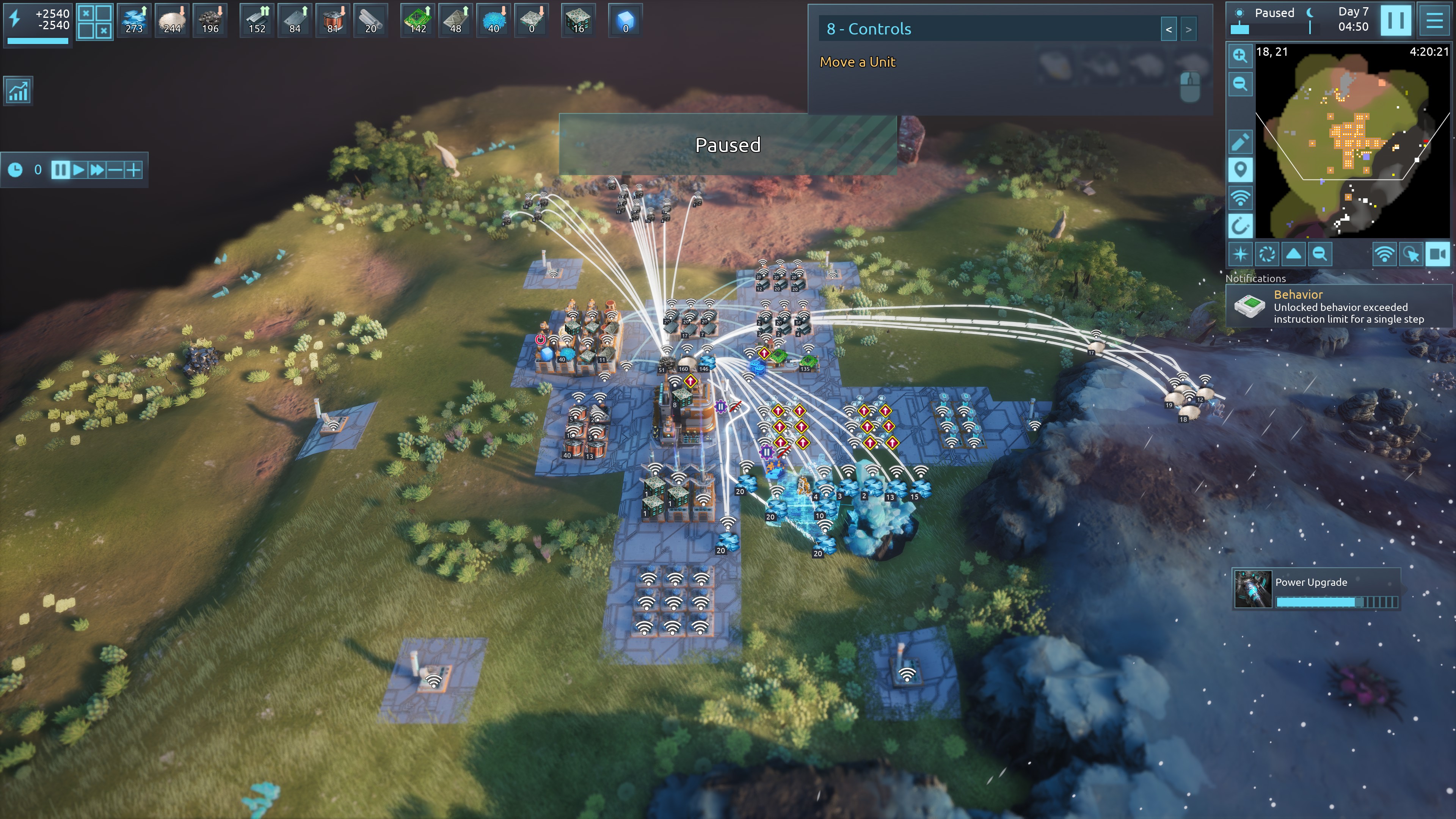This screenshot has height=819, width=1456.
Task: Click the pencil tool beside the minimap
Action: (x=1240, y=142)
